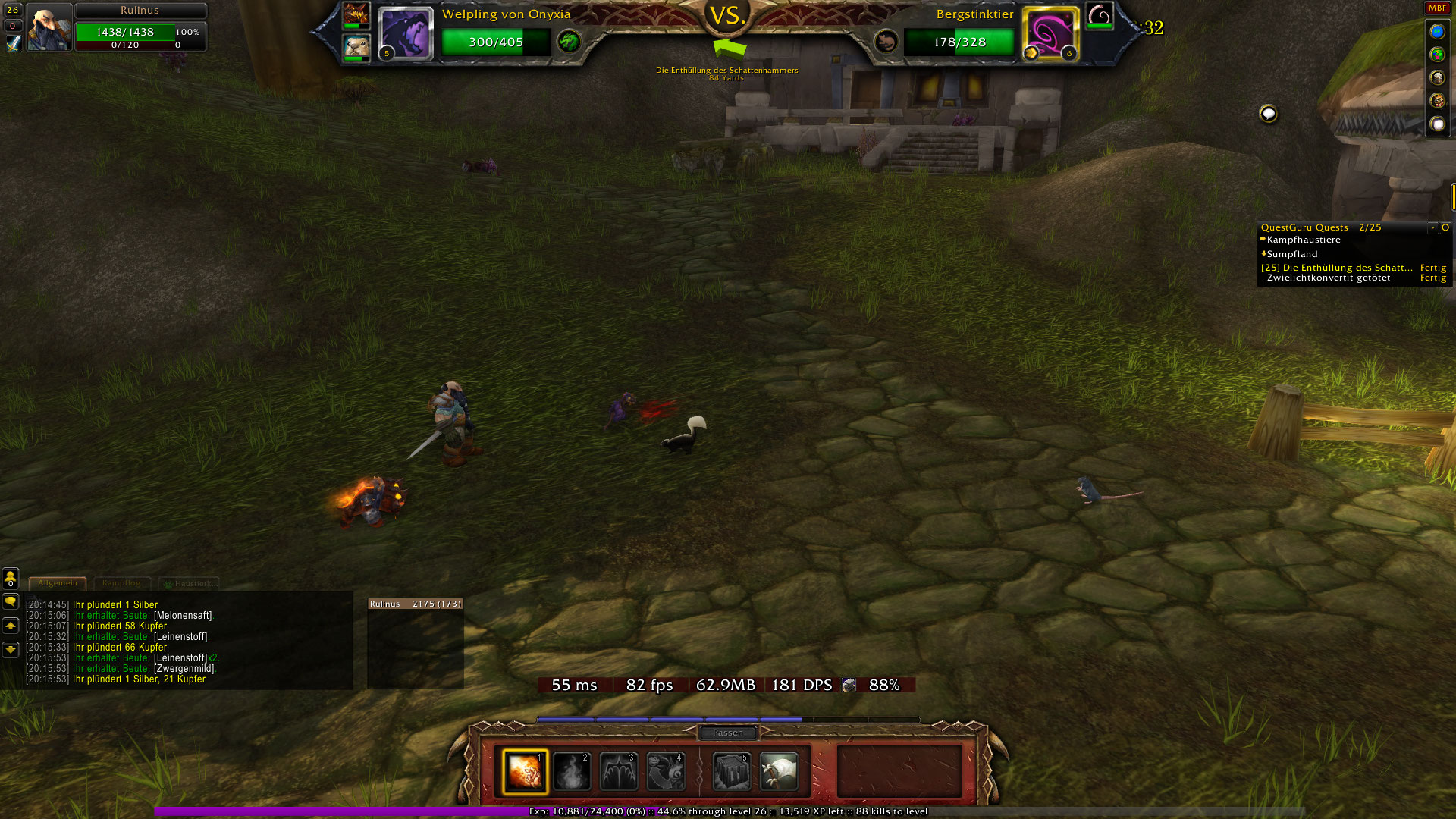This screenshot has width=1456, height=819.
Task: Select the smoke flame ability in slot 2
Action: 572,771
